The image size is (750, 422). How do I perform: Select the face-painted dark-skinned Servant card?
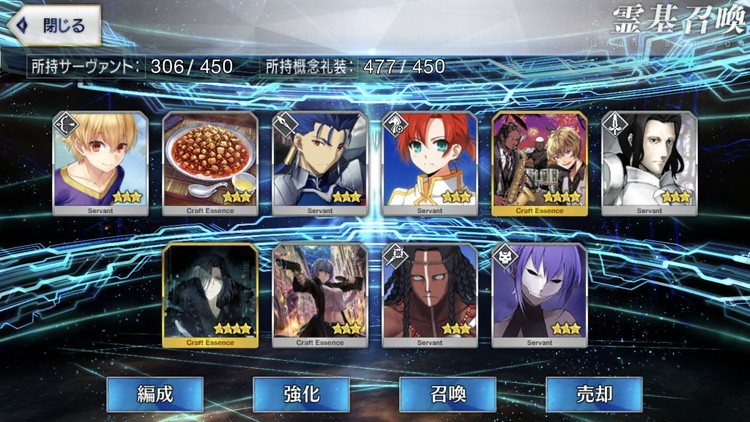(430, 295)
